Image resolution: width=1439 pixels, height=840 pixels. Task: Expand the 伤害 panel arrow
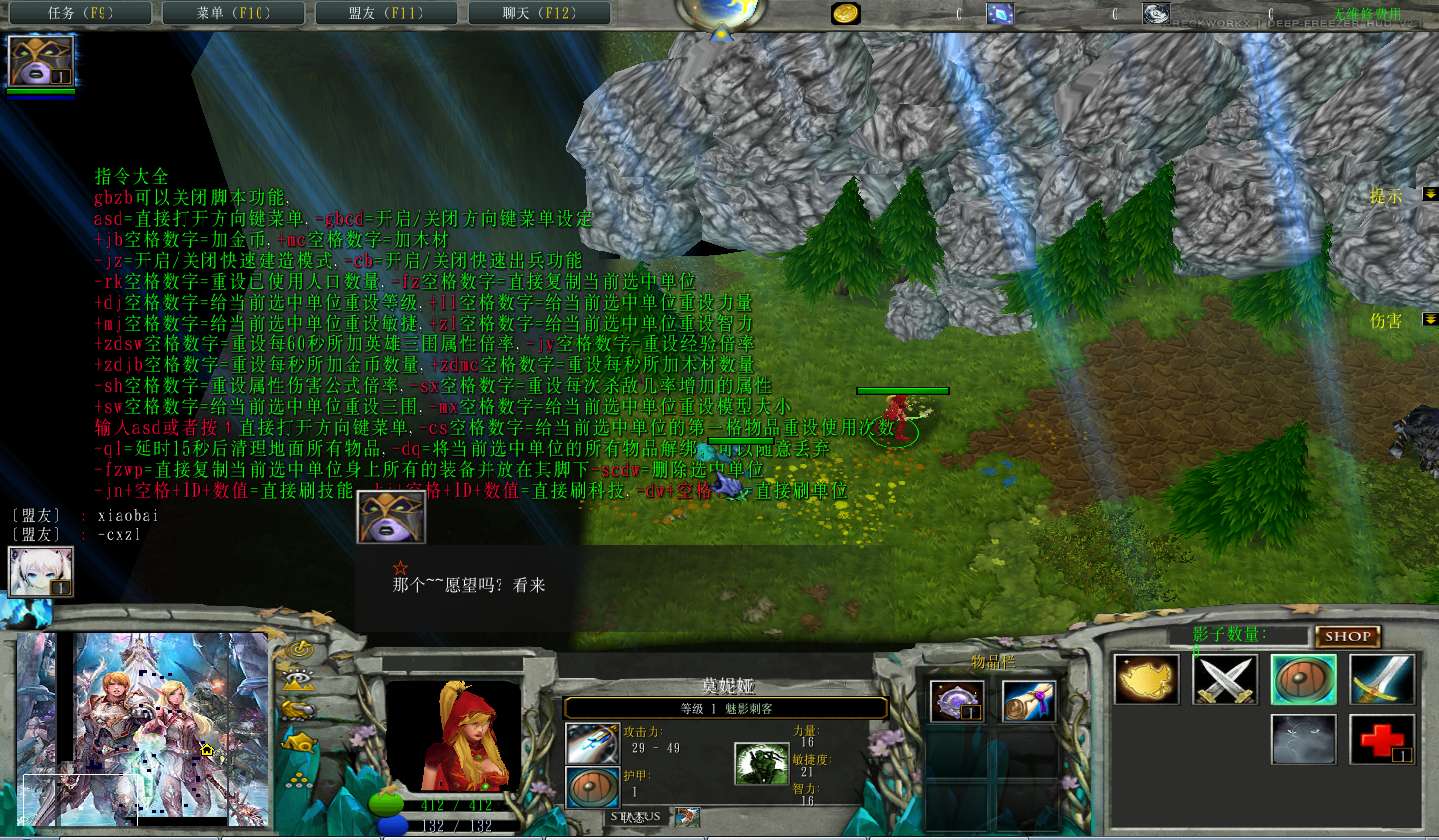point(1430,319)
